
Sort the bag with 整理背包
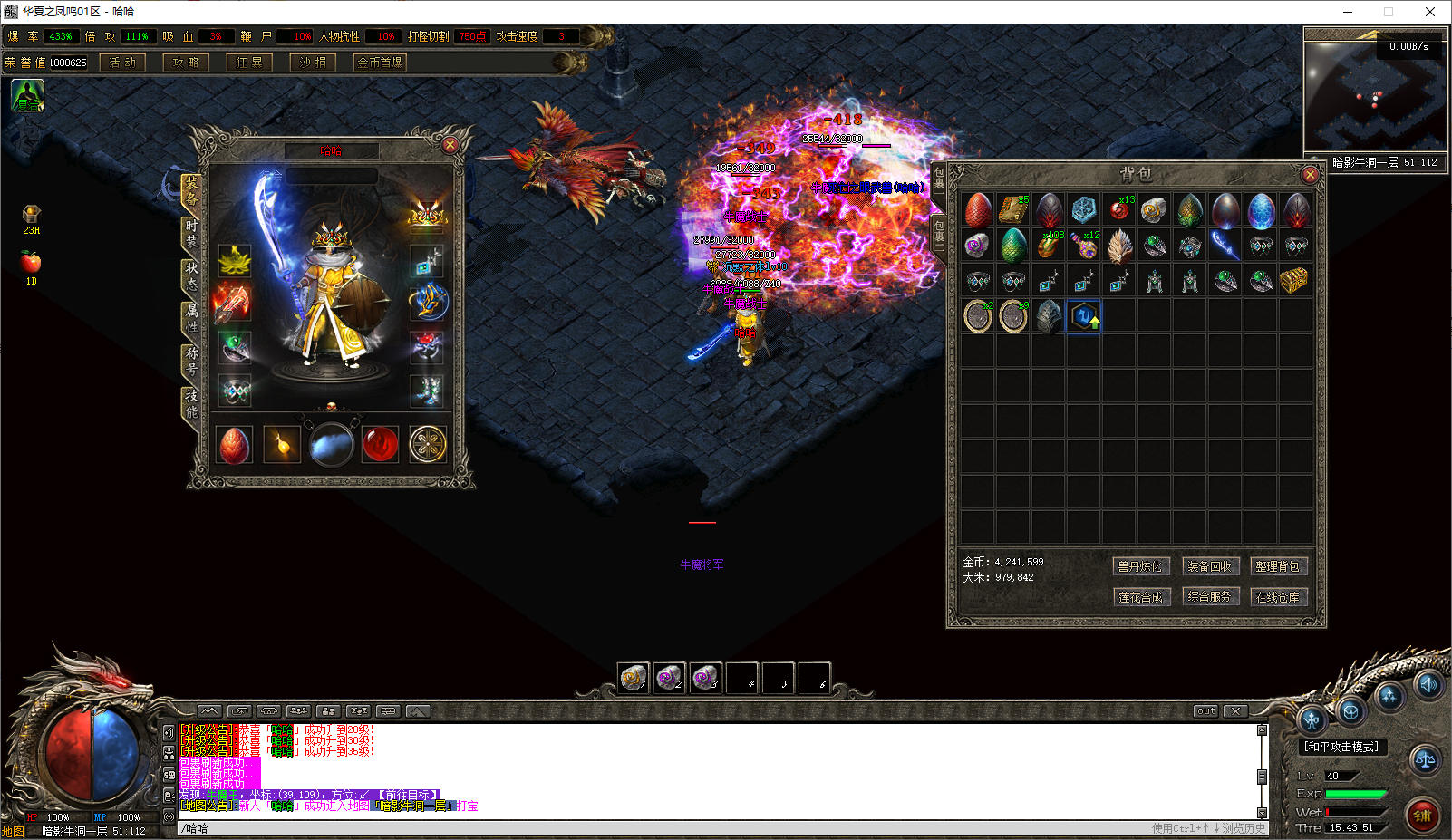[1277, 566]
